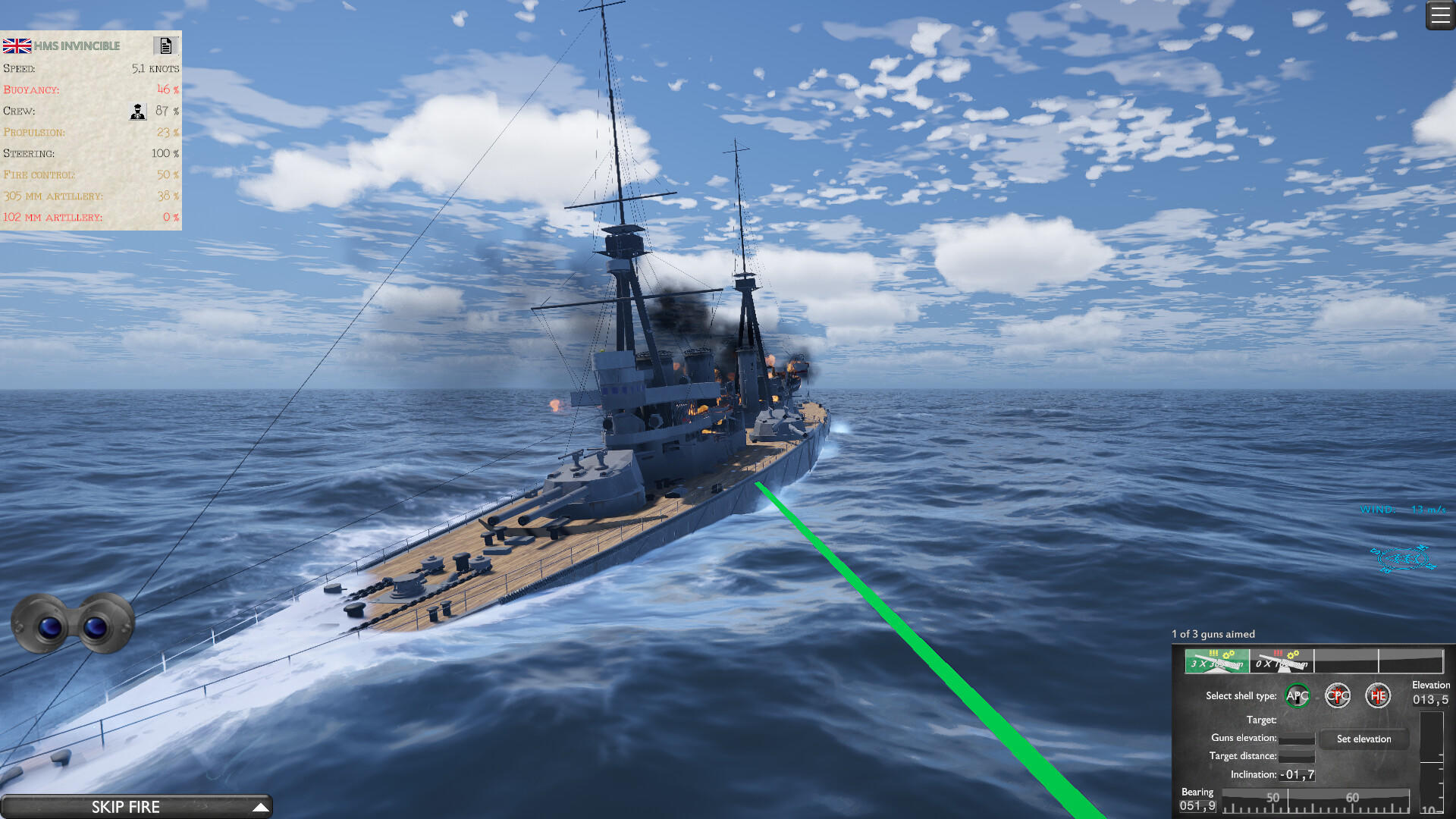Image resolution: width=1456 pixels, height=819 pixels.
Task: Click the crew officer icon
Action: (x=137, y=111)
